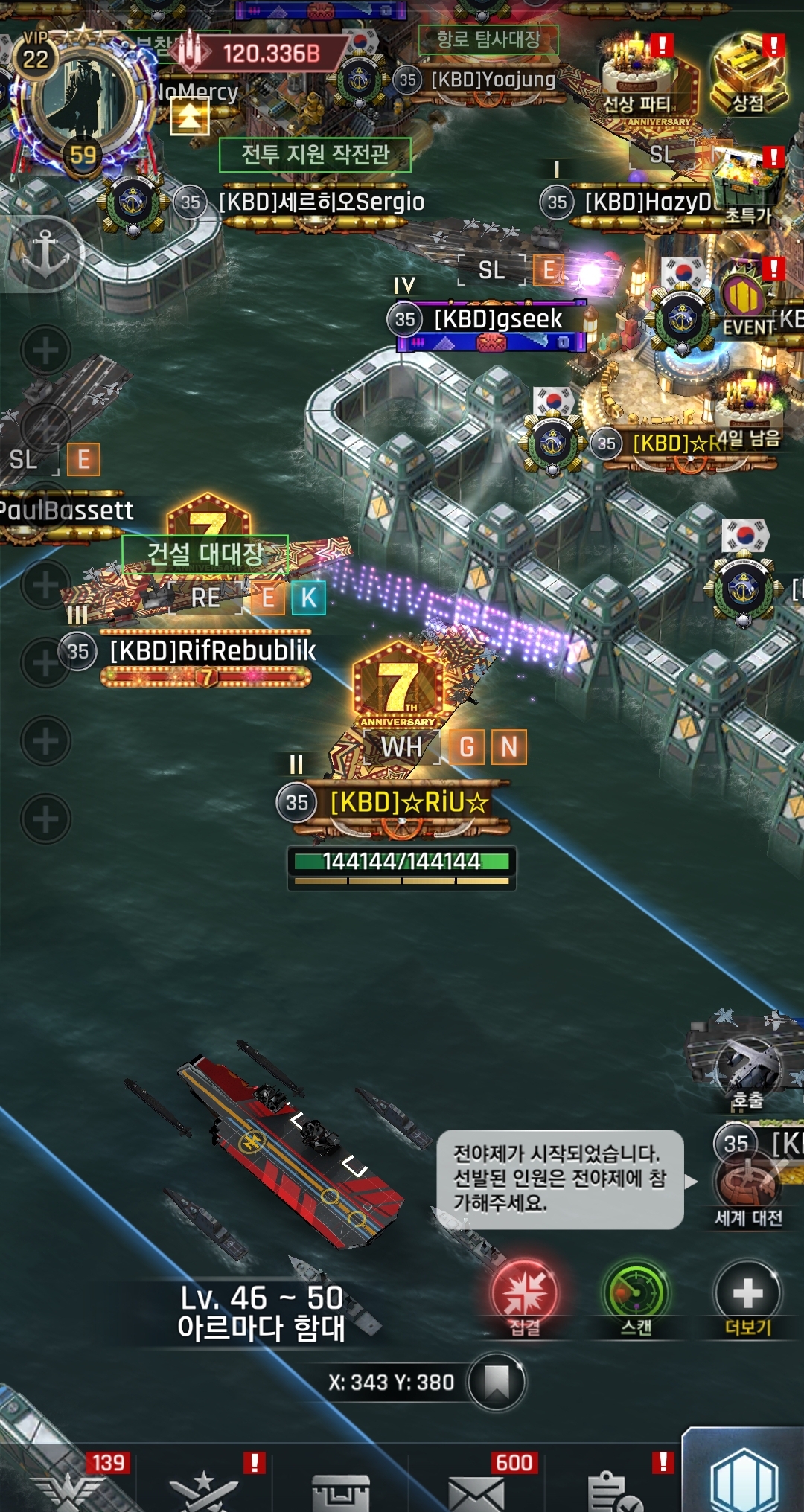Activate the 집결 rally button
804x1512 pixels.
(526, 1296)
